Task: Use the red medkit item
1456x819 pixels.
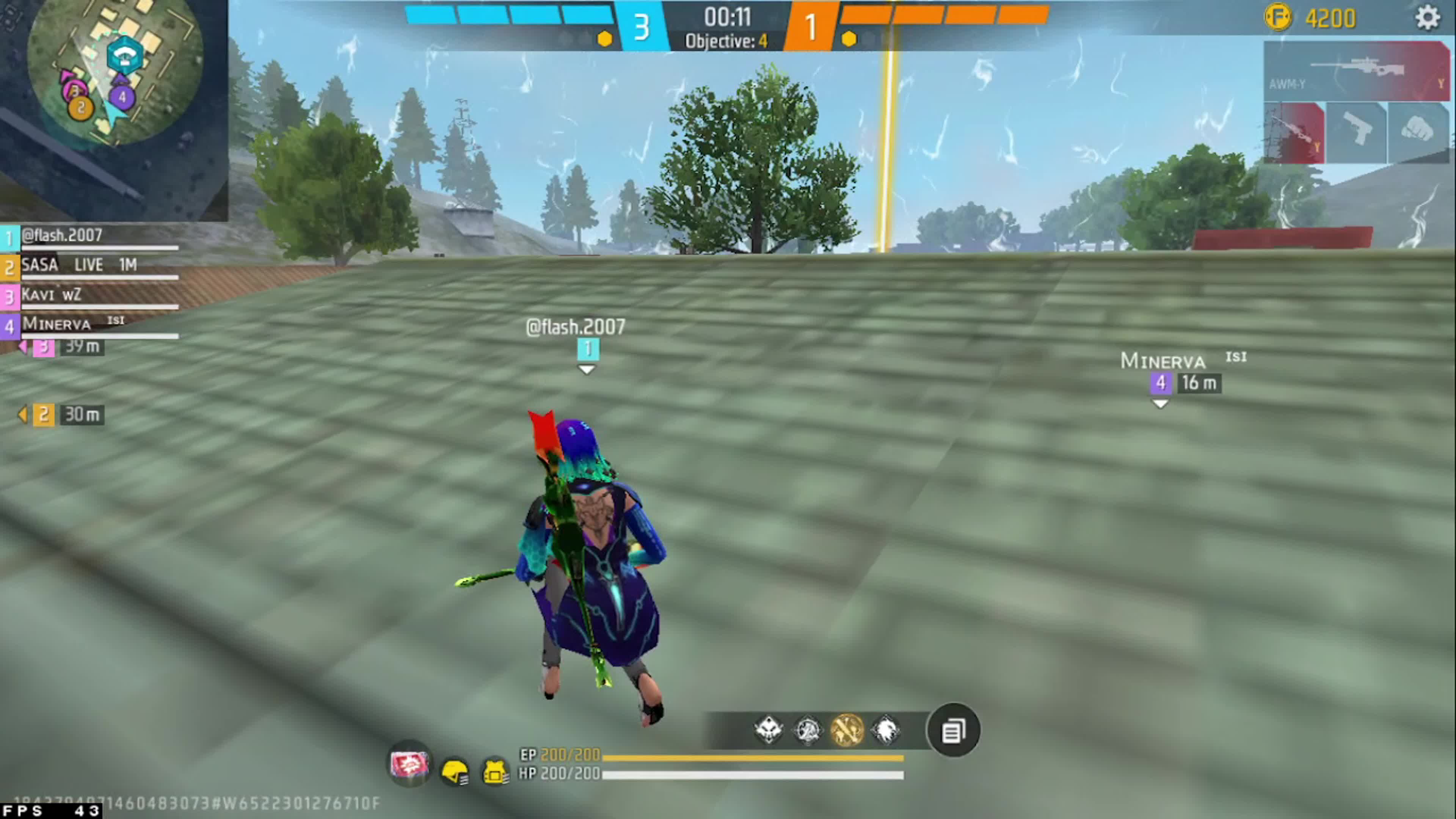Action: pyautogui.click(x=409, y=765)
